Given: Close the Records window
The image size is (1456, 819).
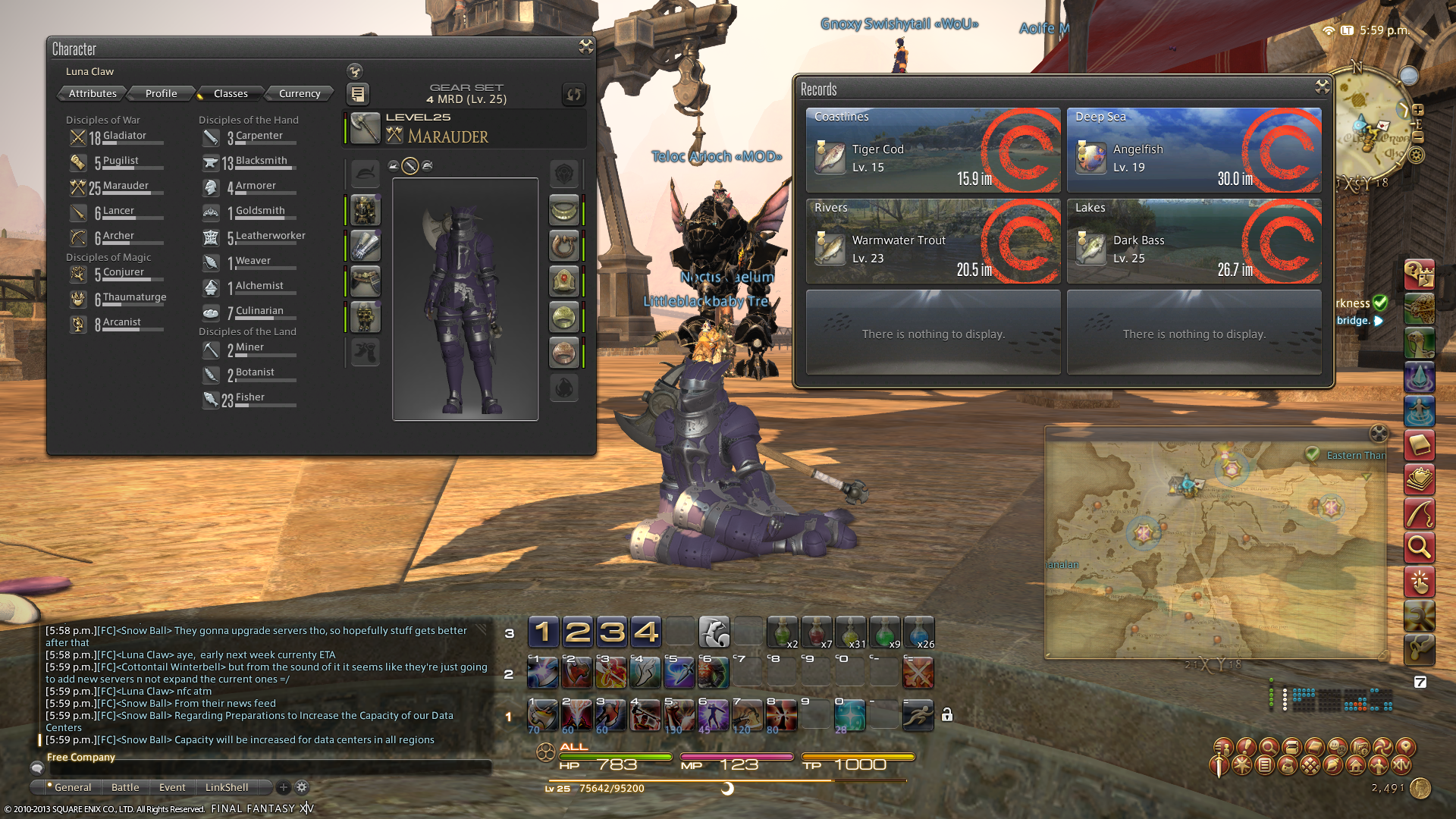Looking at the screenshot, I should (x=1322, y=87).
